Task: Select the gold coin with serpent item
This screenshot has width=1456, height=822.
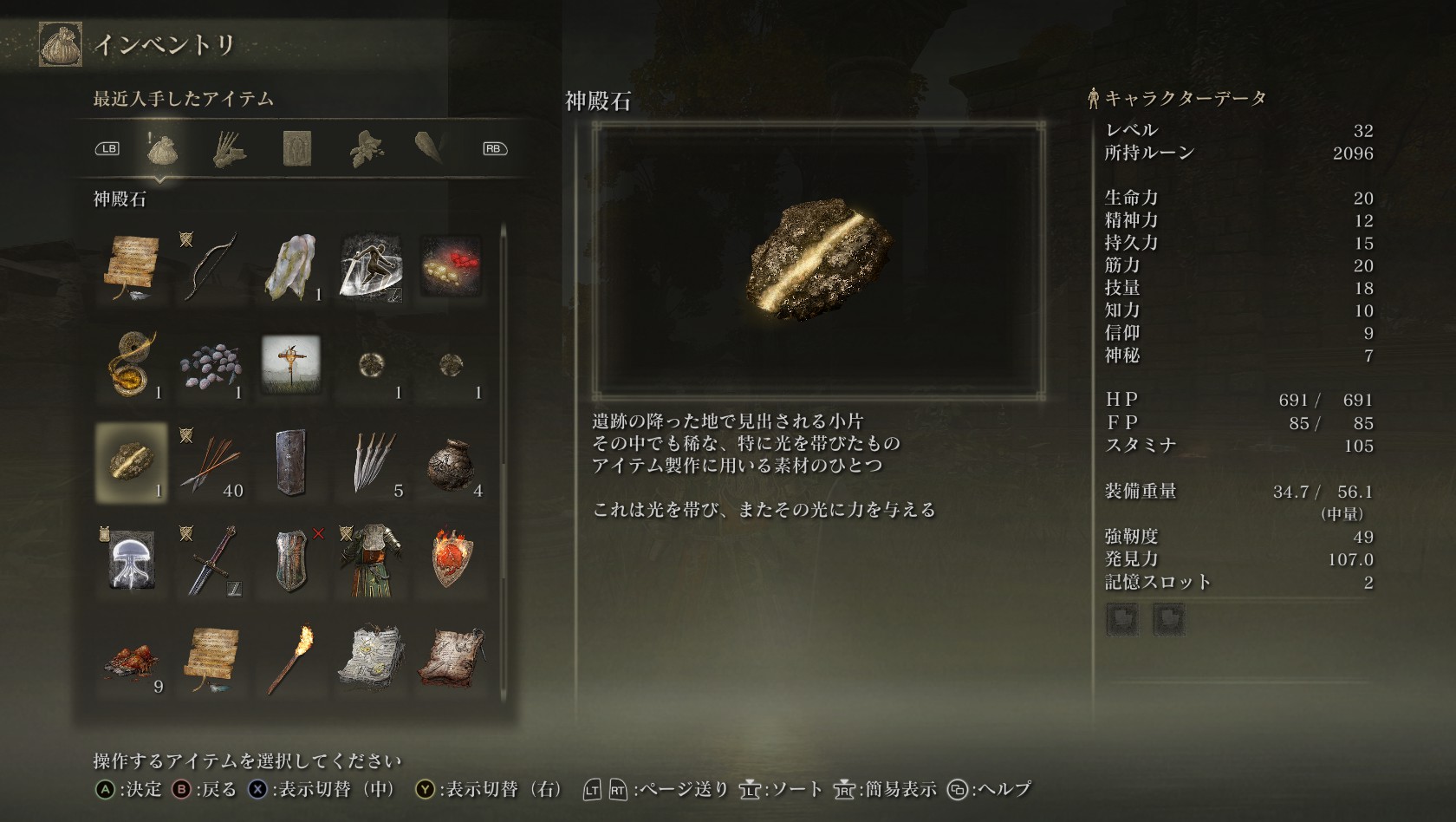Action: pos(131,364)
